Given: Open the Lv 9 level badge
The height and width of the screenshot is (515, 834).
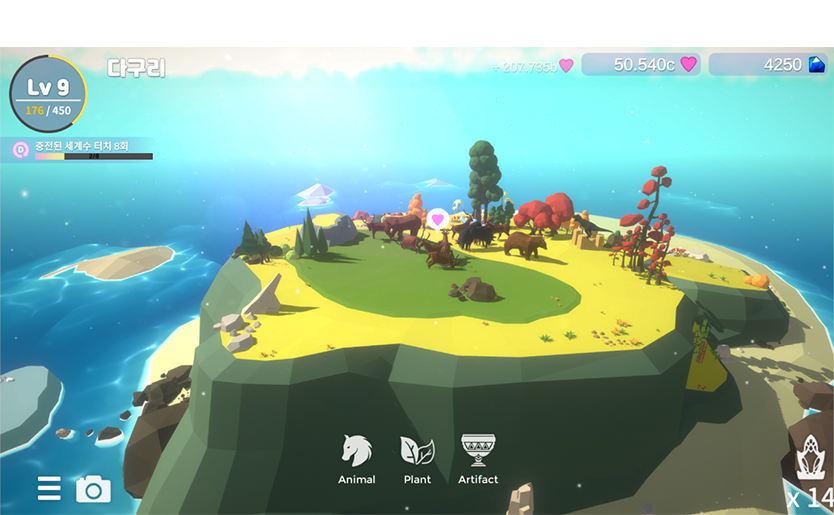Looking at the screenshot, I should (x=48, y=94).
